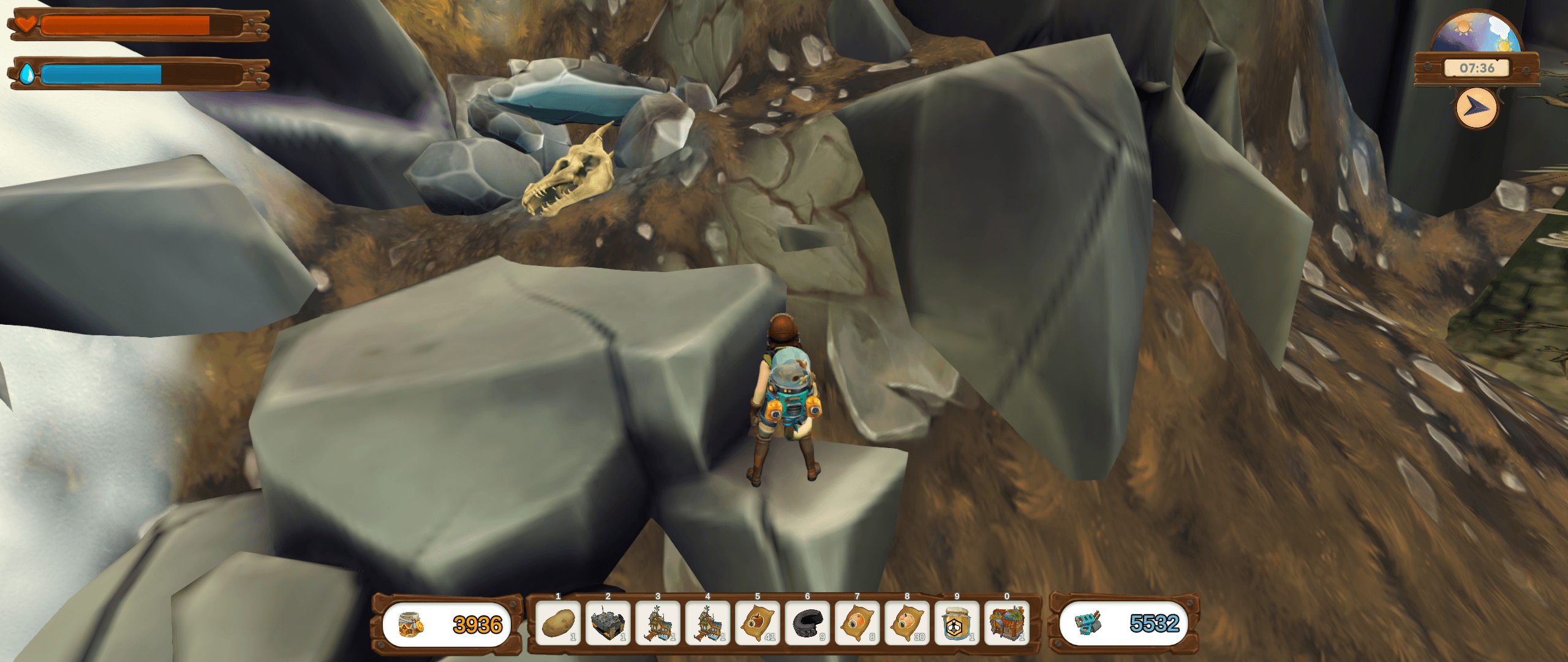Viewport: 1568px width, 662px height.
Task: Click the compass arrow button under the clock
Action: (x=1477, y=108)
